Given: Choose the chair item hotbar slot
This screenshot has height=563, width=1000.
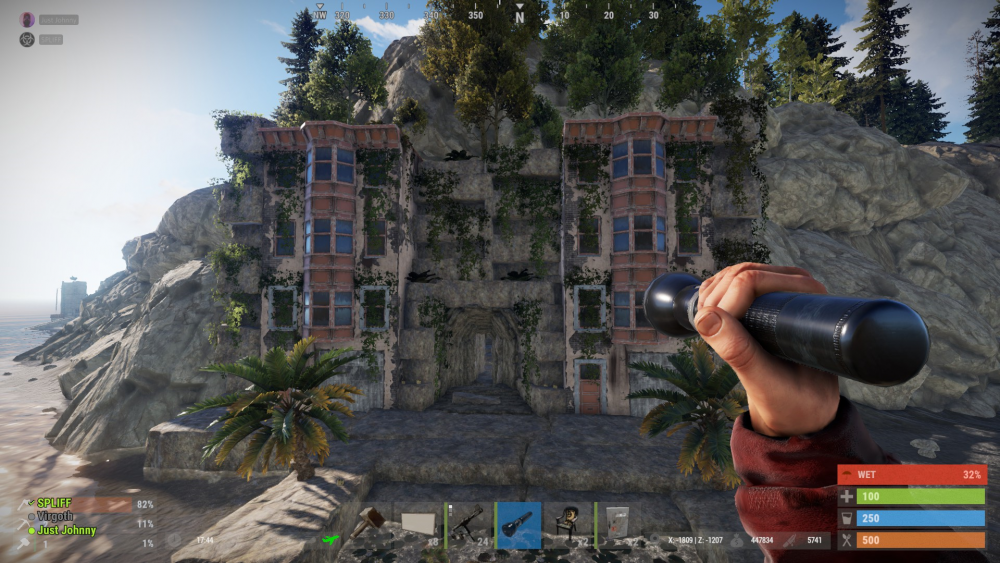Looking at the screenshot, I should point(569,525).
